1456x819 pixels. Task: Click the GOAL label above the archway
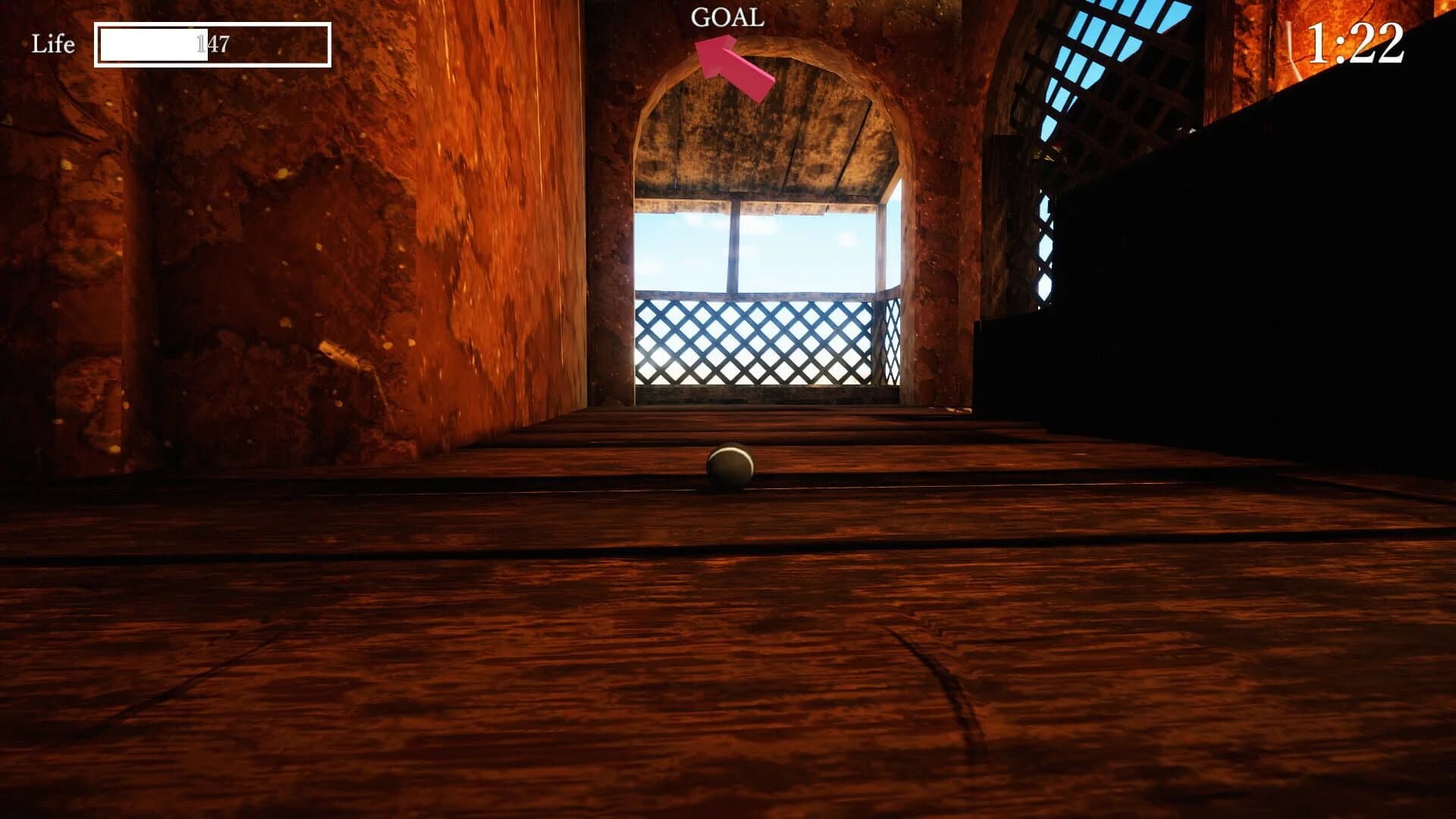click(726, 17)
